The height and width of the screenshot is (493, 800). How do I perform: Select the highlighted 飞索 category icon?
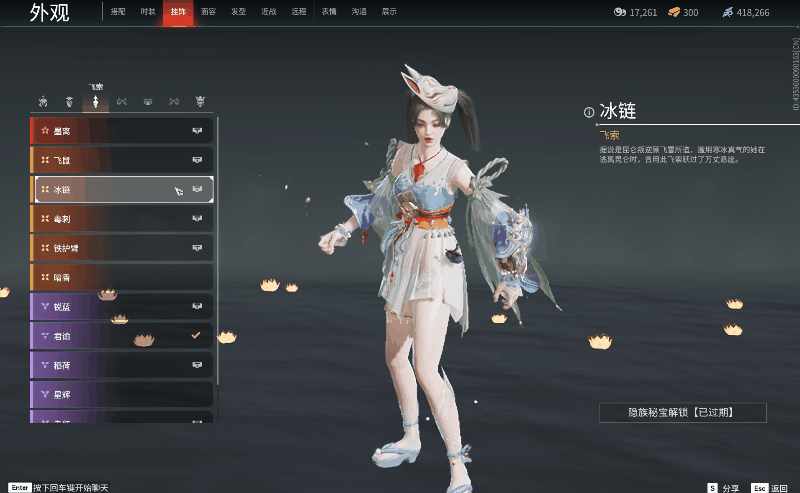(96, 102)
